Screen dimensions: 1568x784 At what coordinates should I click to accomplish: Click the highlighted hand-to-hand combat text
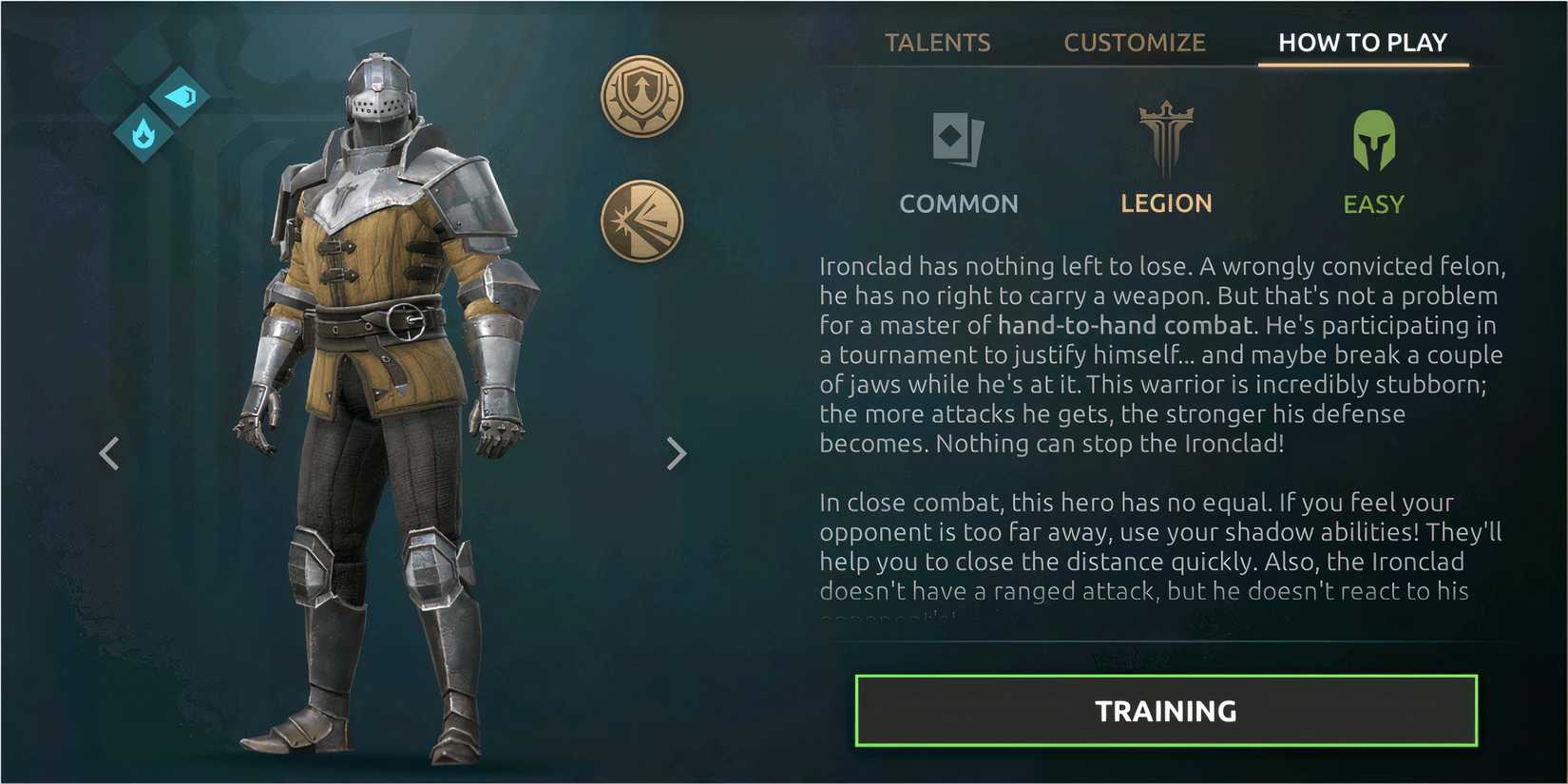tap(1125, 325)
